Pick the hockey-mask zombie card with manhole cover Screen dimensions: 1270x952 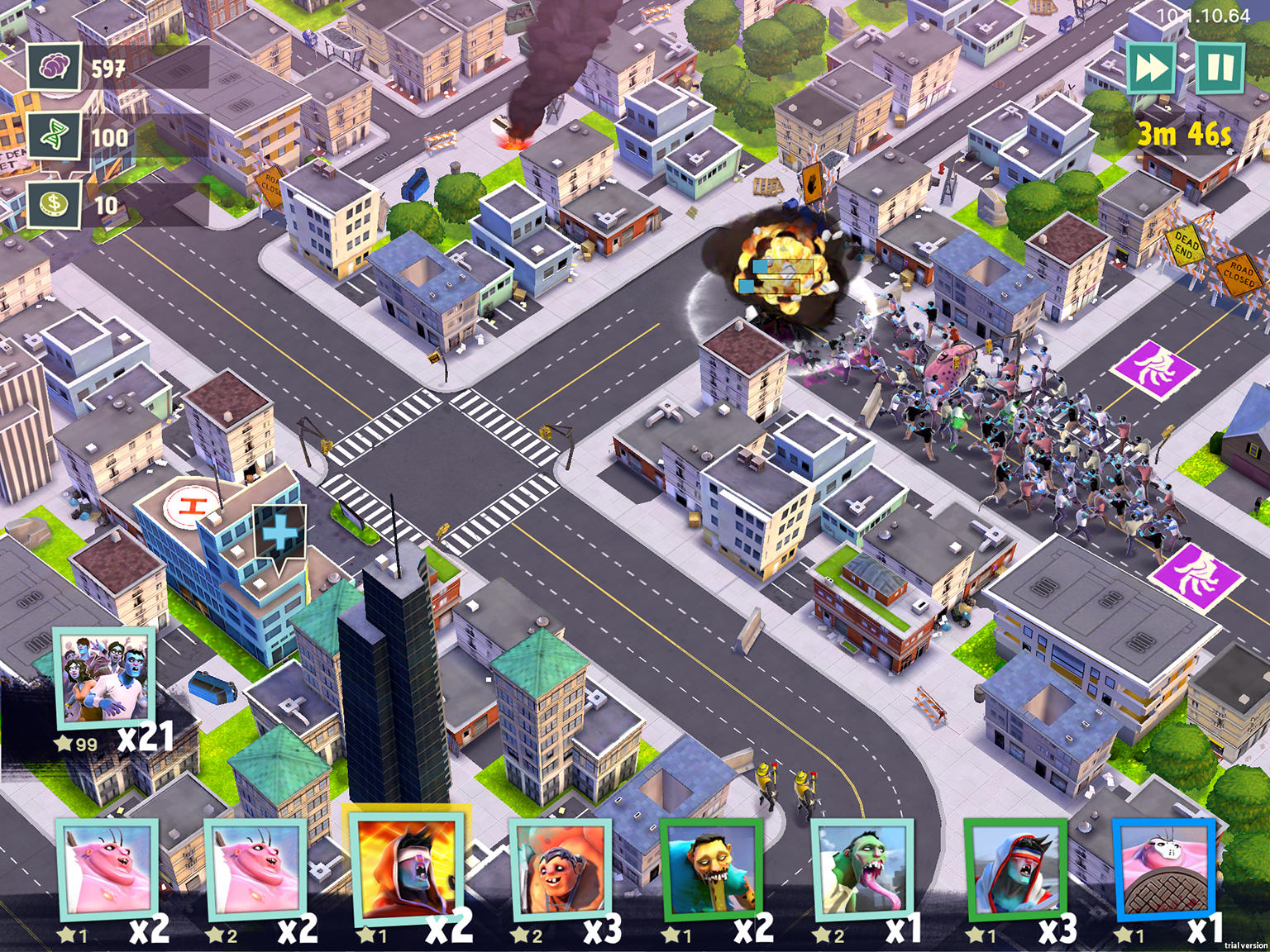point(1164,870)
